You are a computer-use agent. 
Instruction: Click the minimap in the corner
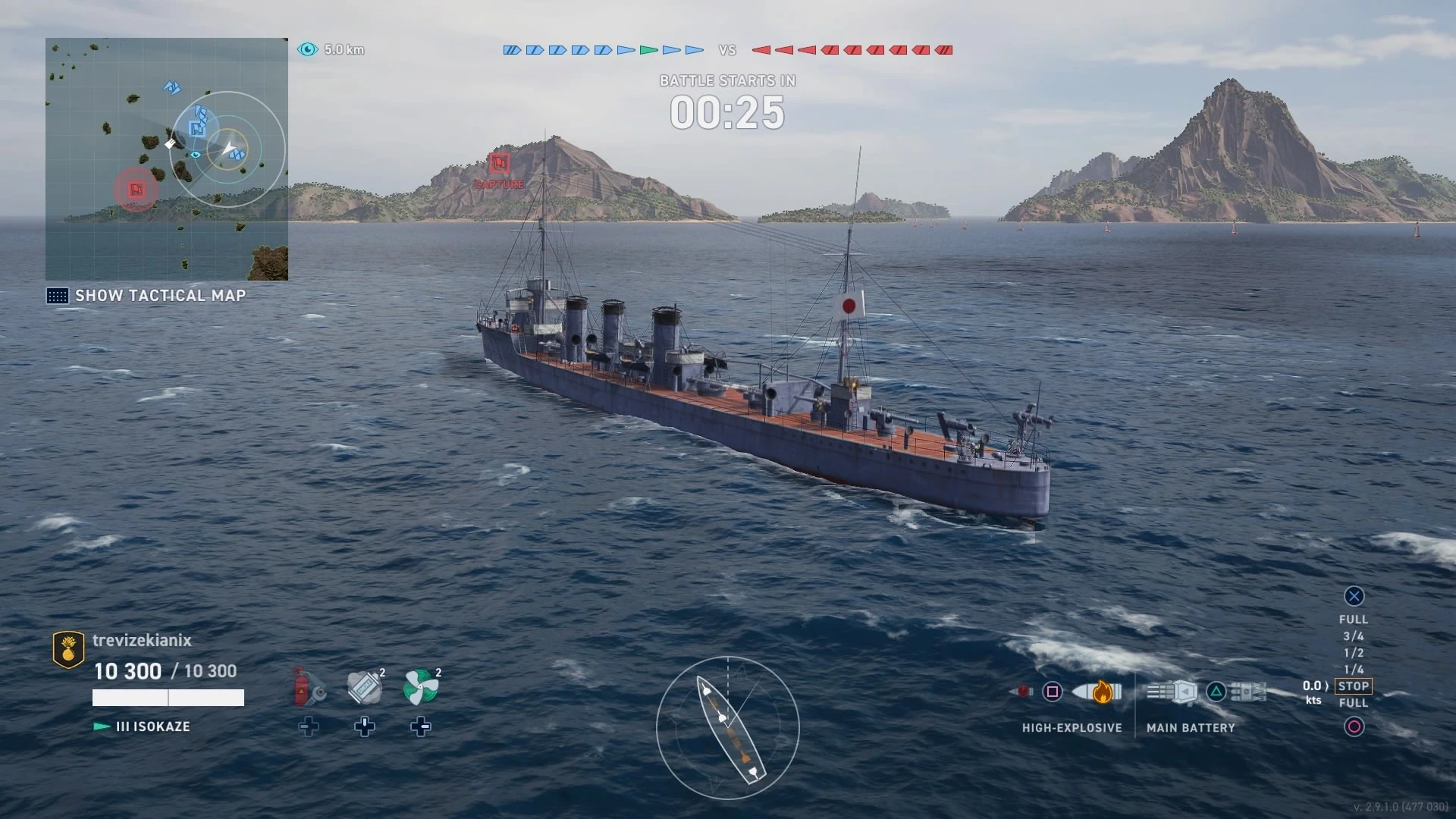pos(167,159)
